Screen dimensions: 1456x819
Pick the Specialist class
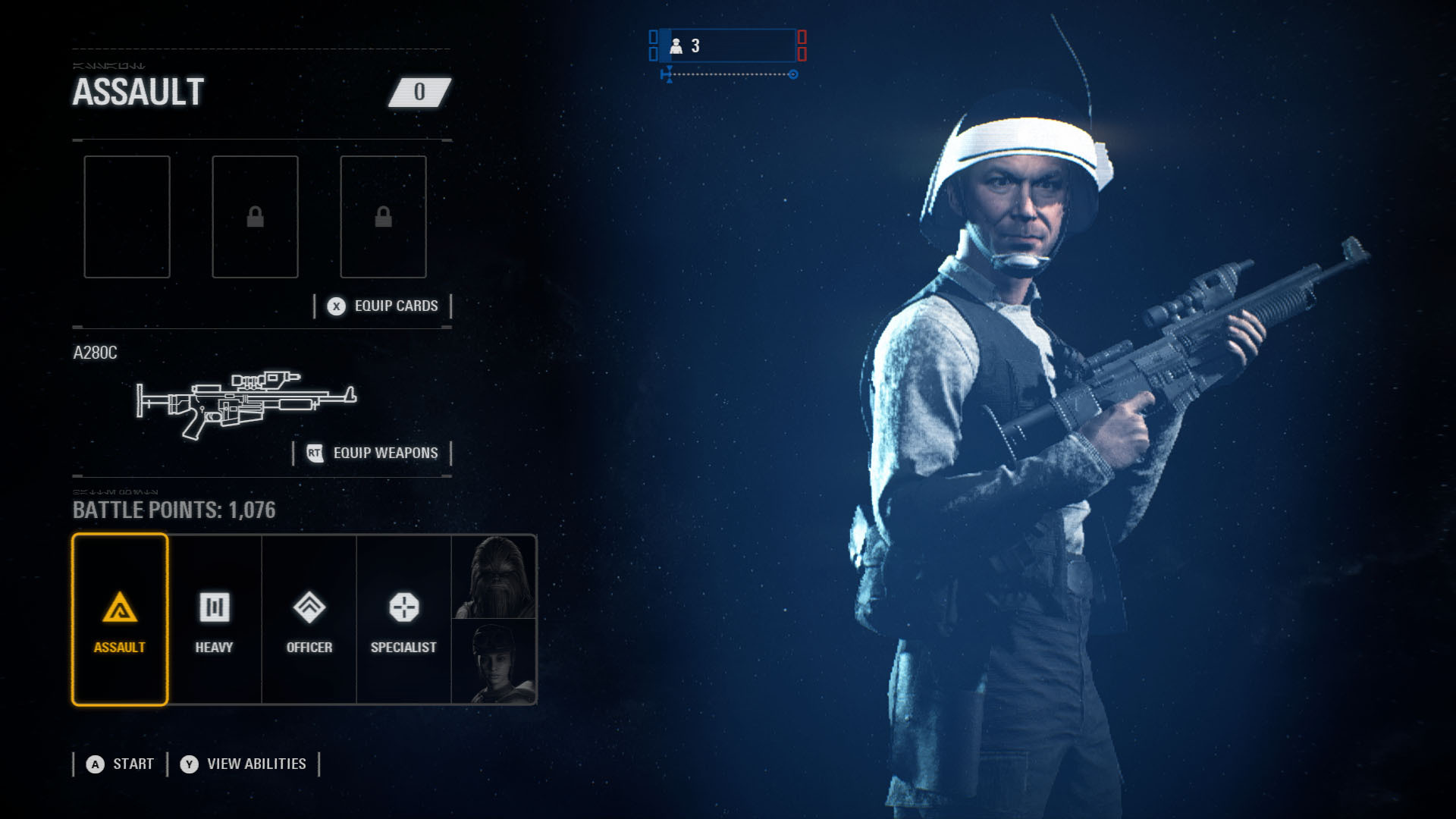[x=403, y=620]
